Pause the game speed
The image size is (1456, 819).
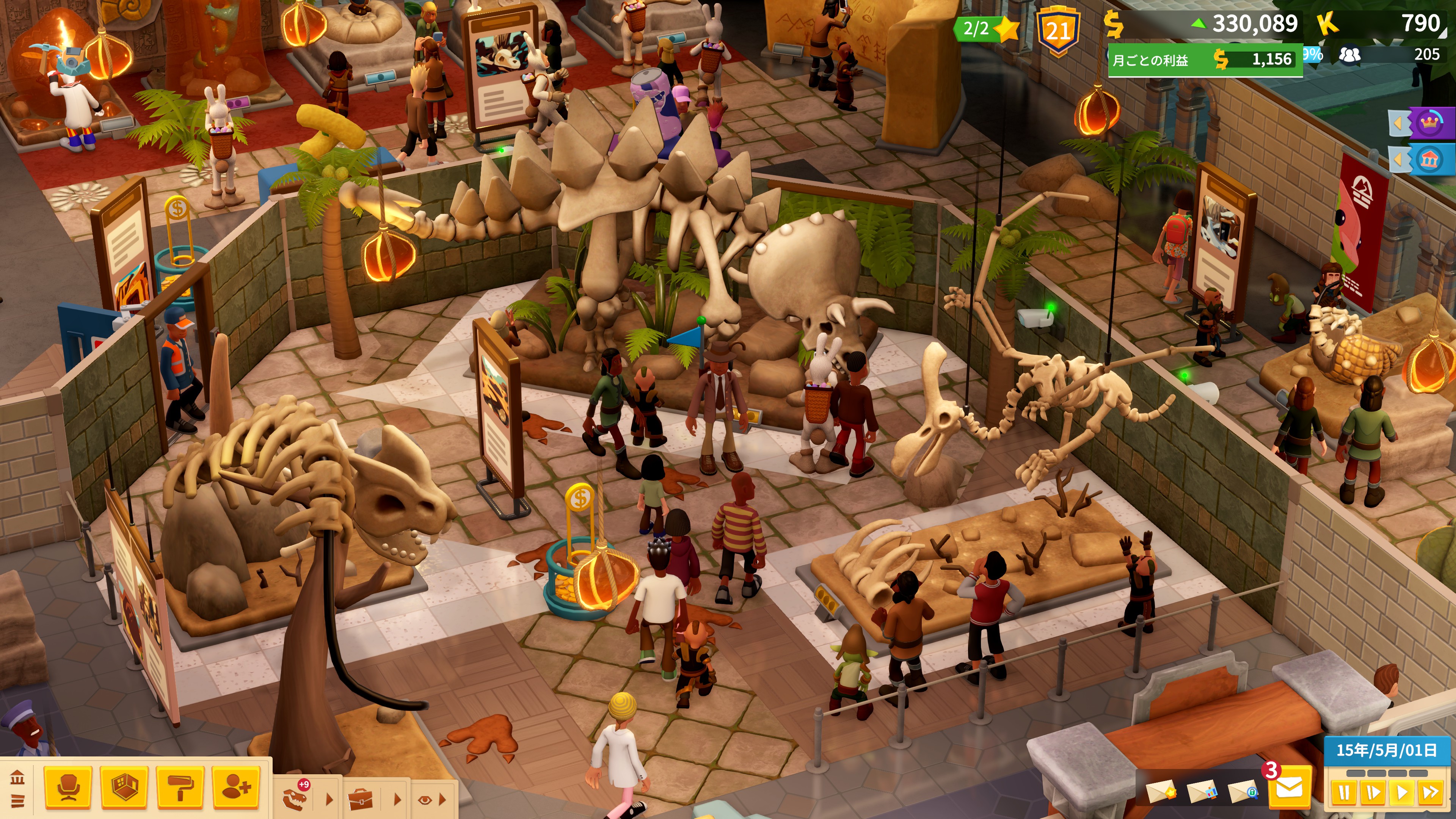pyautogui.click(x=1343, y=792)
